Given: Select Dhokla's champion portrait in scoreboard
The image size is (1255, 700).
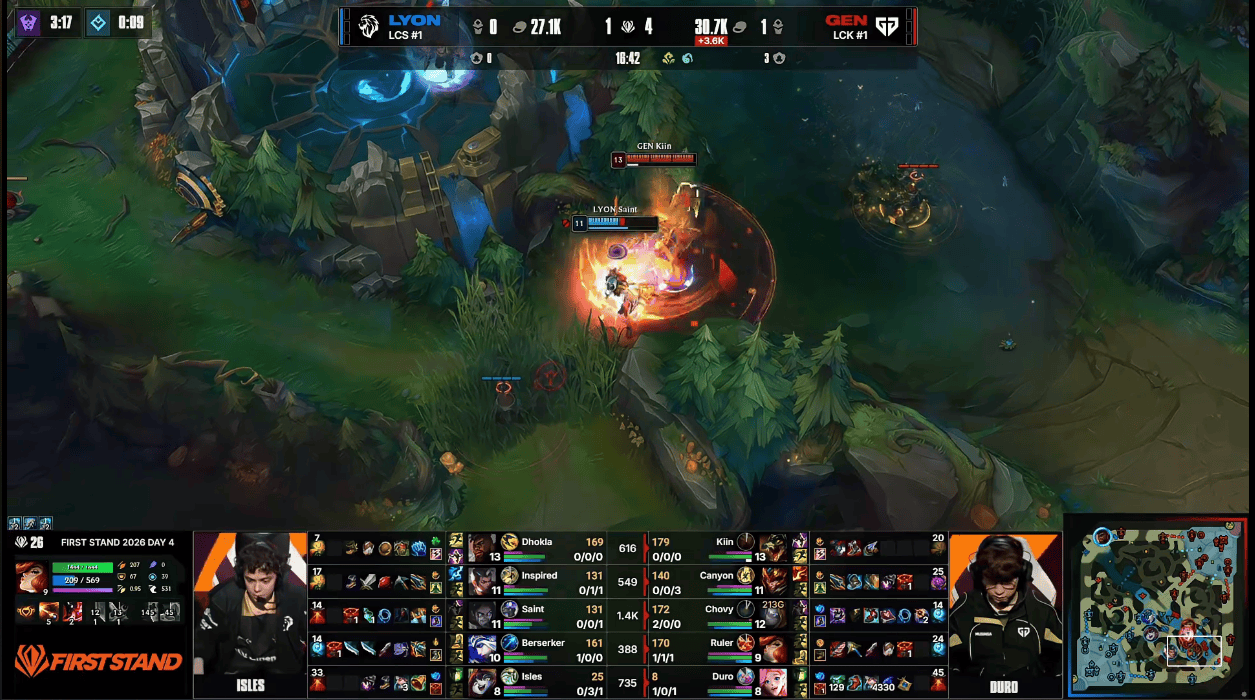Looking at the screenshot, I should point(483,547).
